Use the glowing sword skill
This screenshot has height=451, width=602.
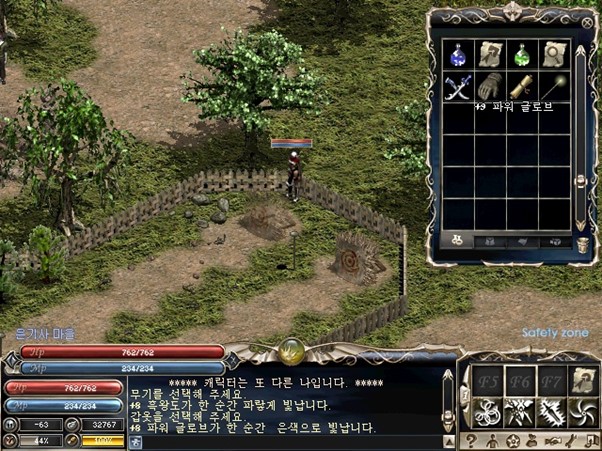(x=551, y=411)
